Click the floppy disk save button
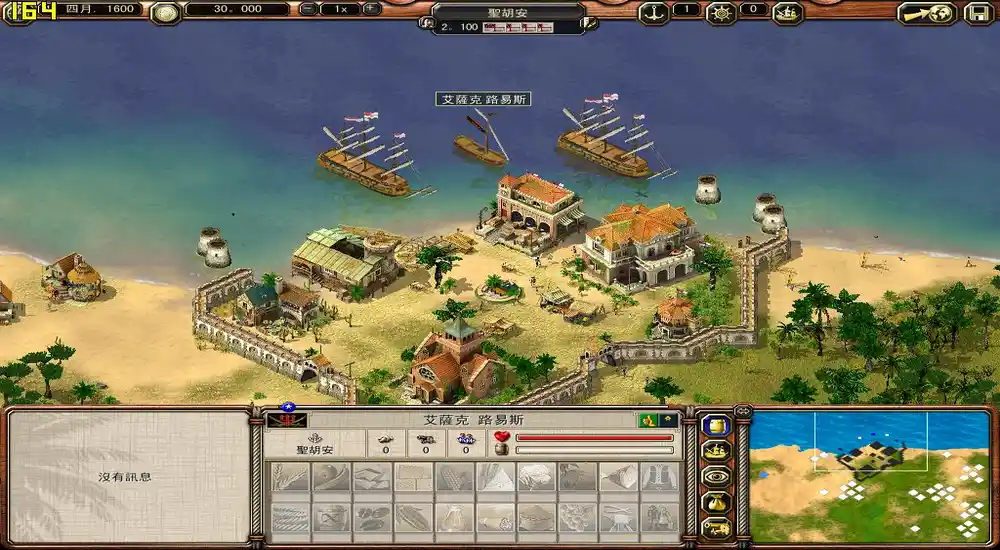Screen dimensions: 1000x550 coord(979,13)
